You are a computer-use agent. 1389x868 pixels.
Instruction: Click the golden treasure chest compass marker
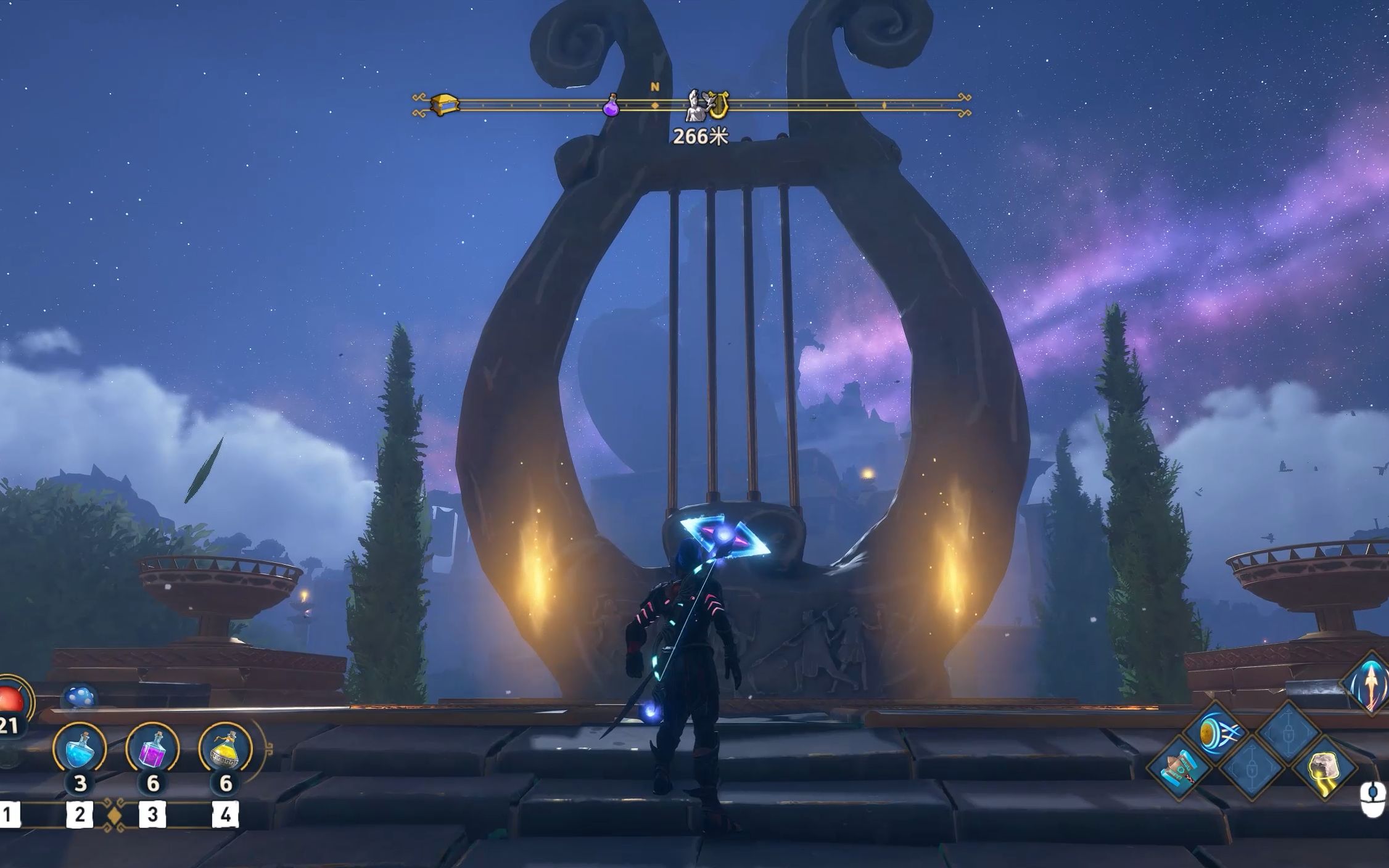(x=444, y=104)
